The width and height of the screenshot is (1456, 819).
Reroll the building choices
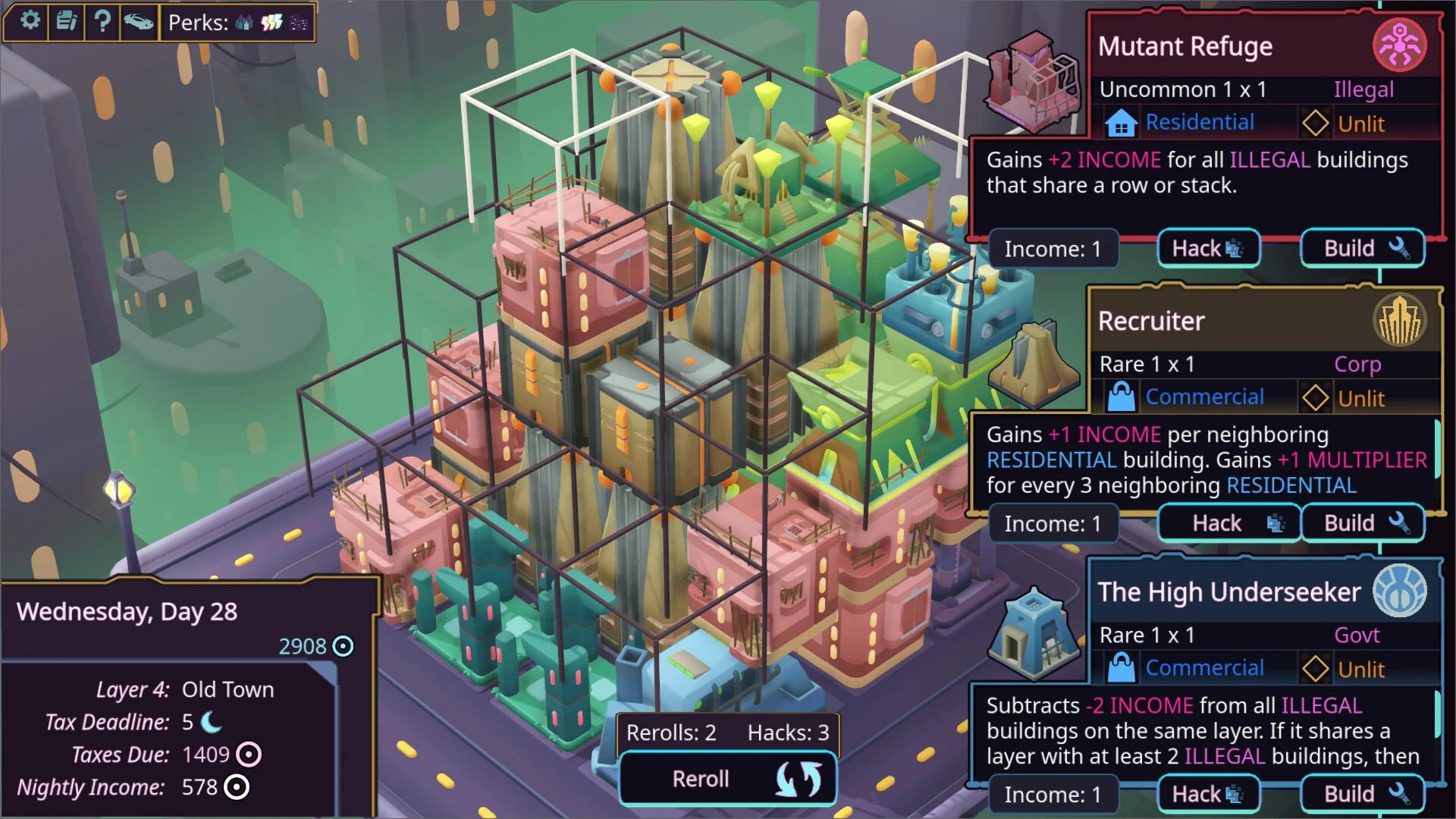pyautogui.click(x=727, y=779)
